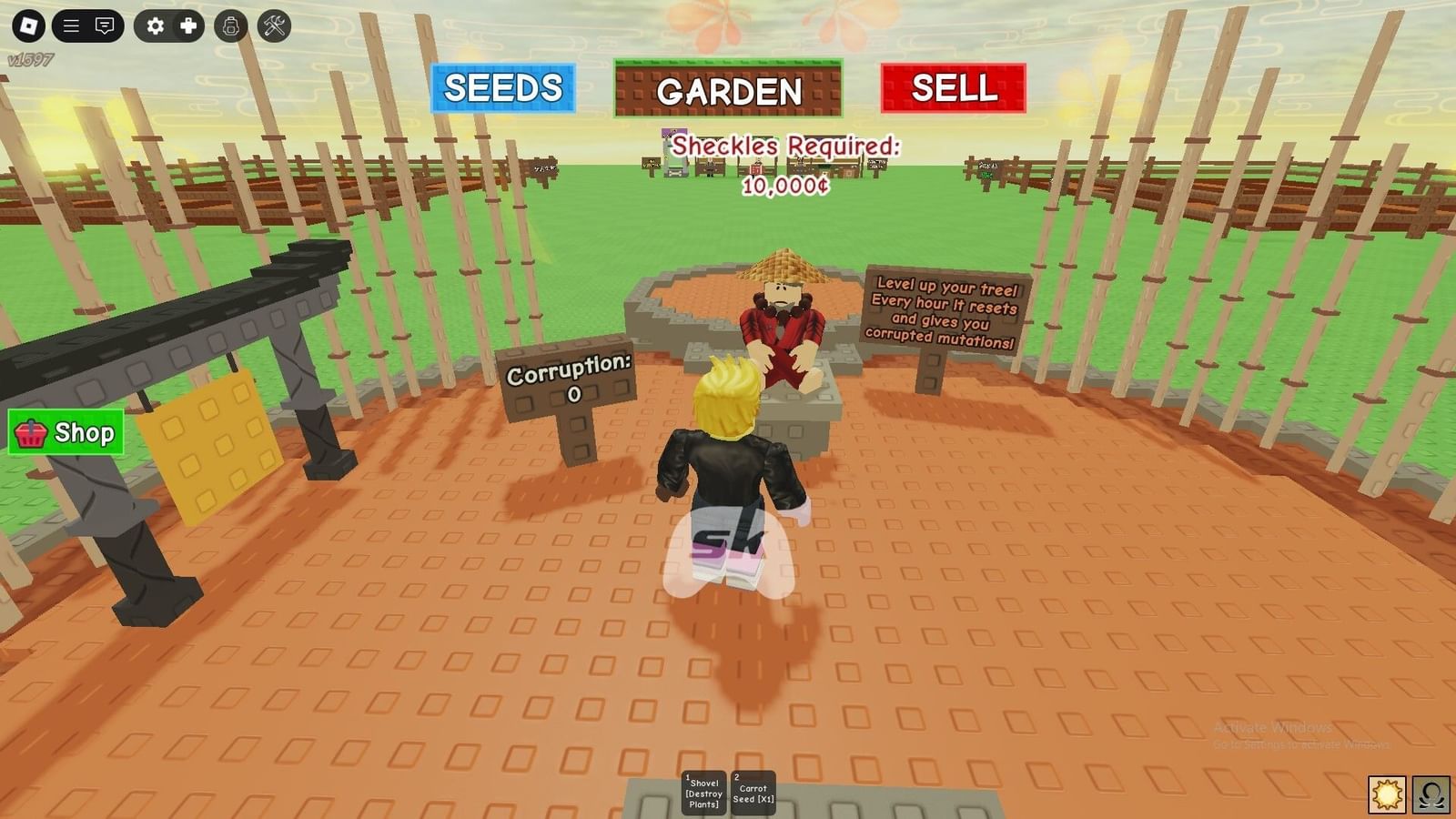The height and width of the screenshot is (819, 1456).
Task: Open the chat bubble icon
Action: coord(105,25)
